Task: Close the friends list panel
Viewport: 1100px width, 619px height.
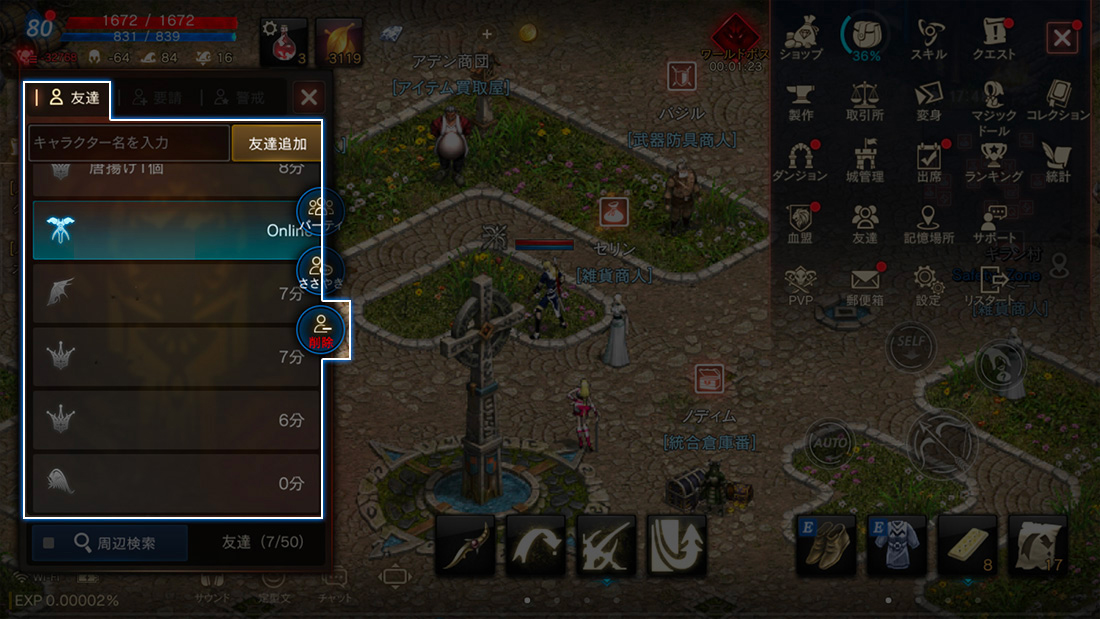Action: click(x=309, y=97)
